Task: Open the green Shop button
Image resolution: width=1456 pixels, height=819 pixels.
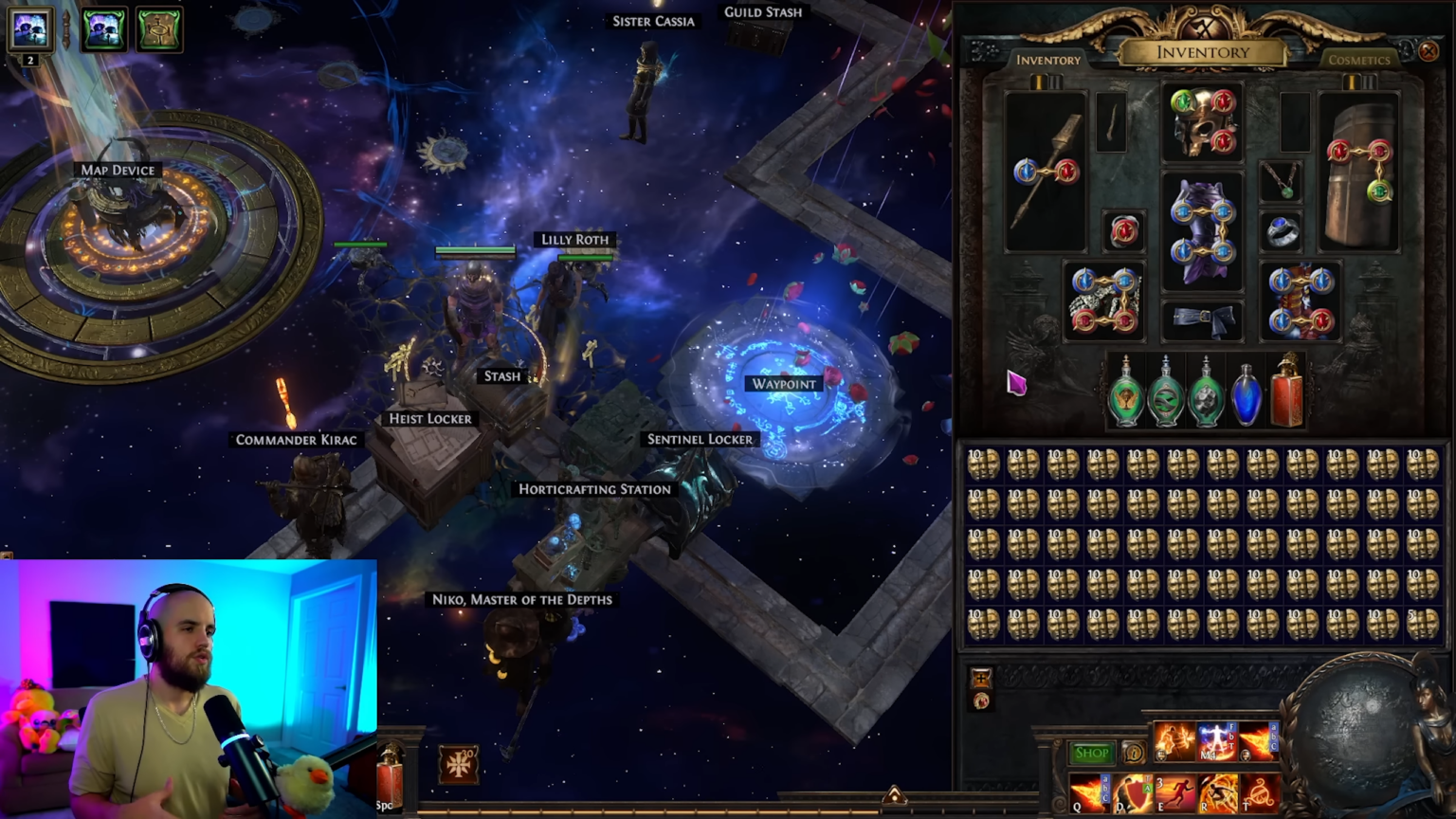Action: click(x=1091, y=753)
